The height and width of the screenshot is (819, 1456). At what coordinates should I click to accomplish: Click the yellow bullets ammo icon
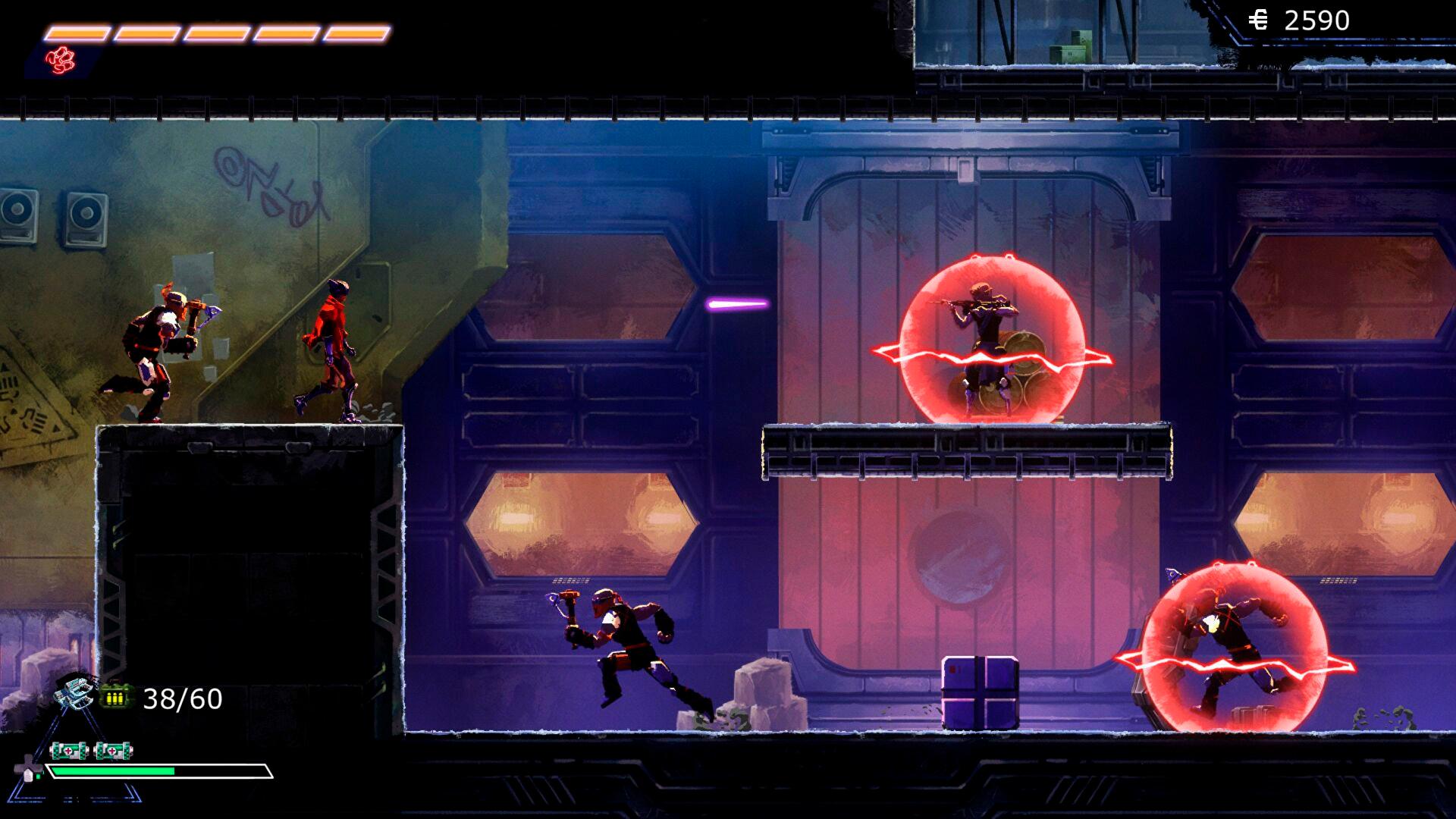point(115,698)
